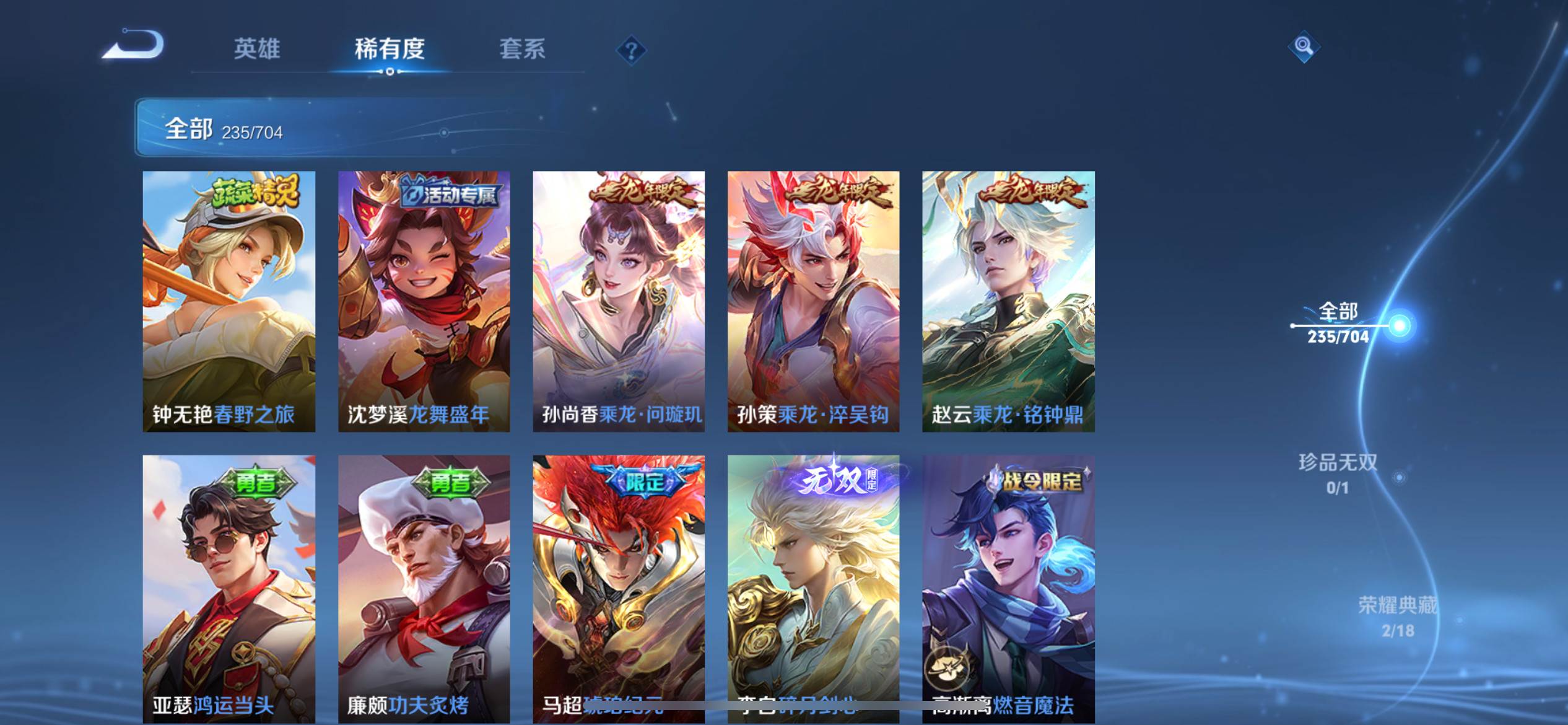Open the 套系 tab
The image size is (1568, 725).
[x=522, y=49]
